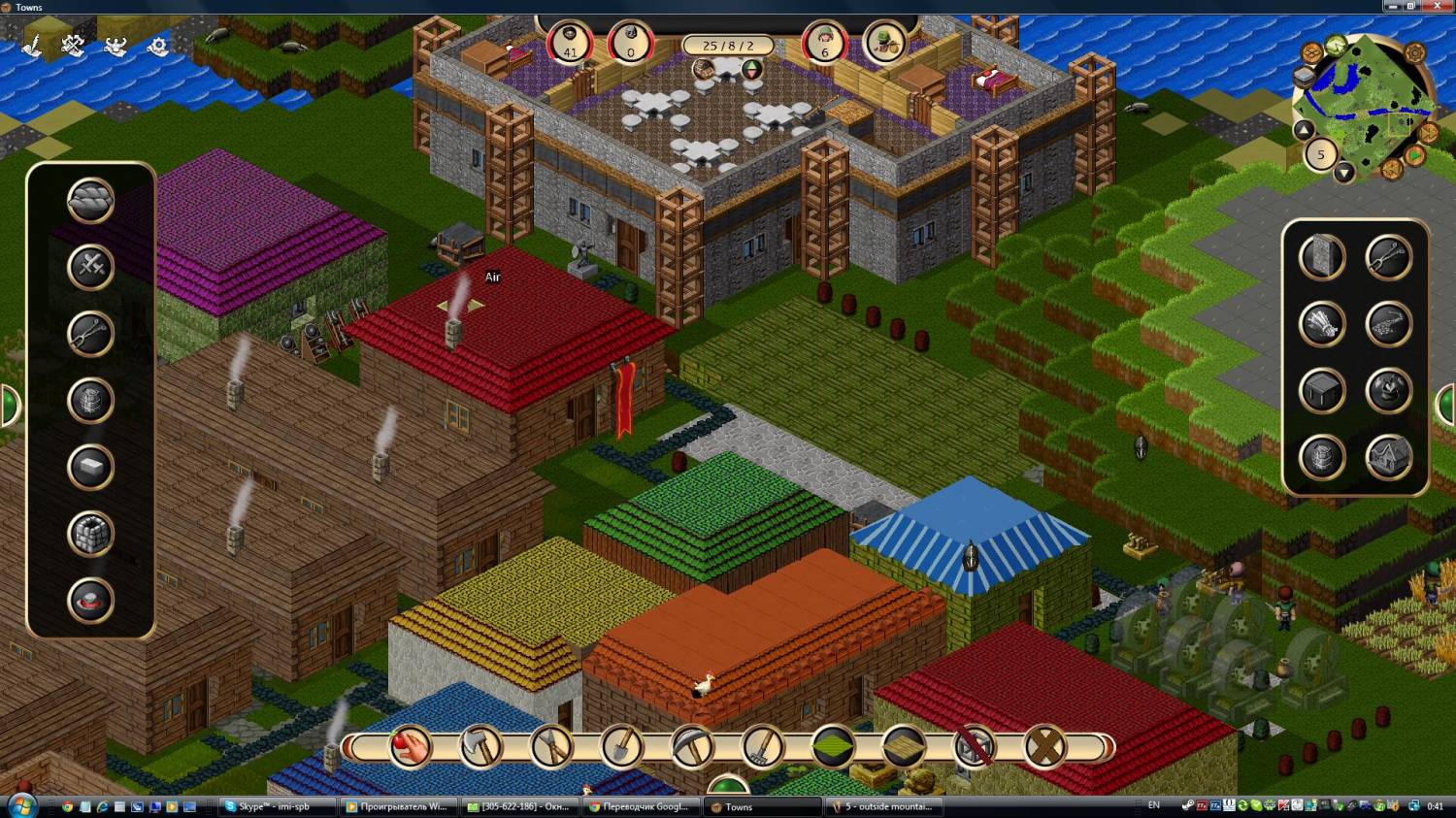Pick the shovel dig tool
Image resolution: width=1456 pixels, height=818 pixels.
(621, 747)
